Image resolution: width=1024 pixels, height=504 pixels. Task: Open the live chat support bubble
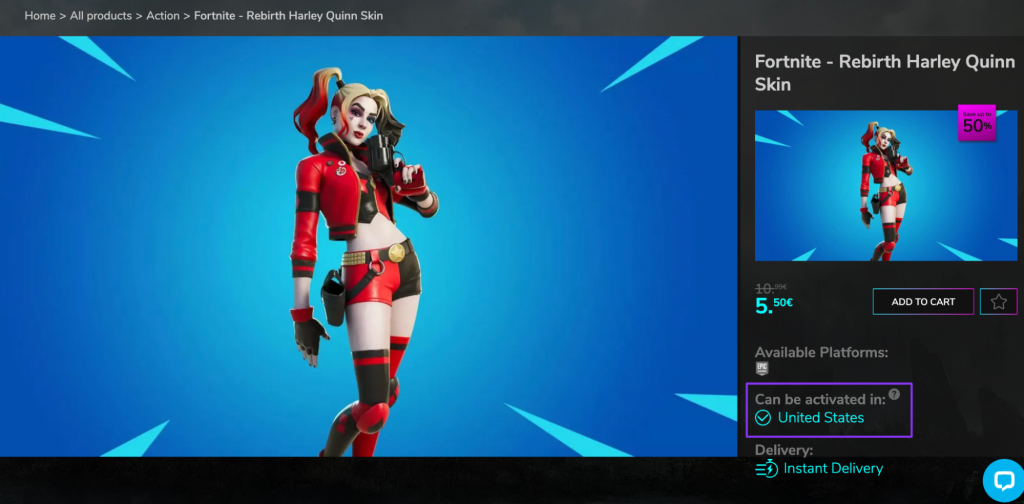click(1002, 480)
